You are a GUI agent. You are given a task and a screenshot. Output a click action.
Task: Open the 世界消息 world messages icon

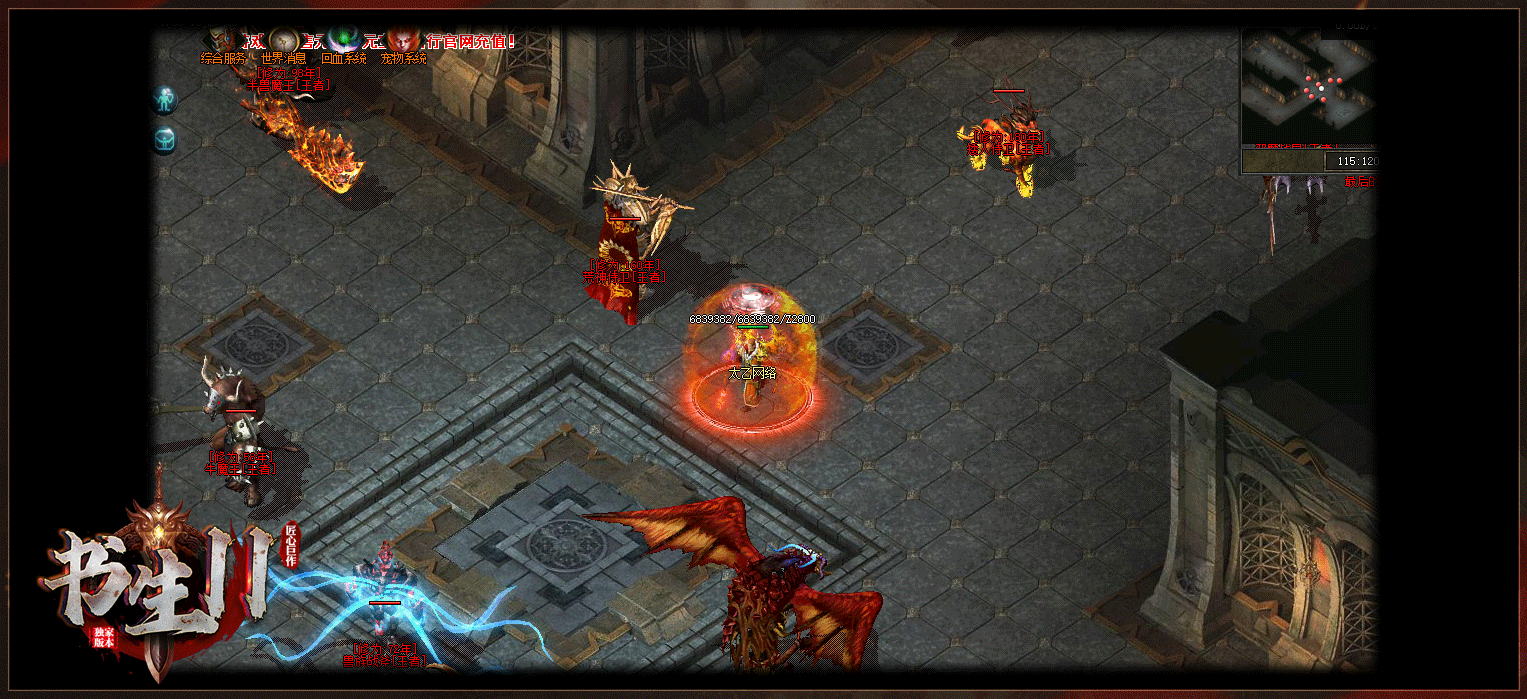click(x=284, y=43)
